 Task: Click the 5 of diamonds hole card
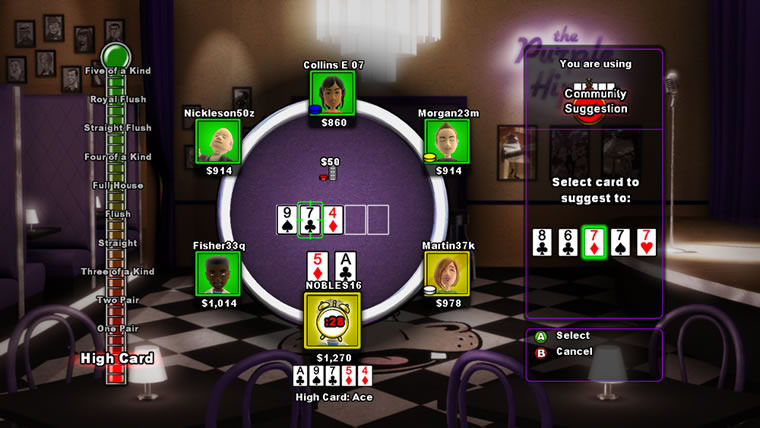(318, 266)
